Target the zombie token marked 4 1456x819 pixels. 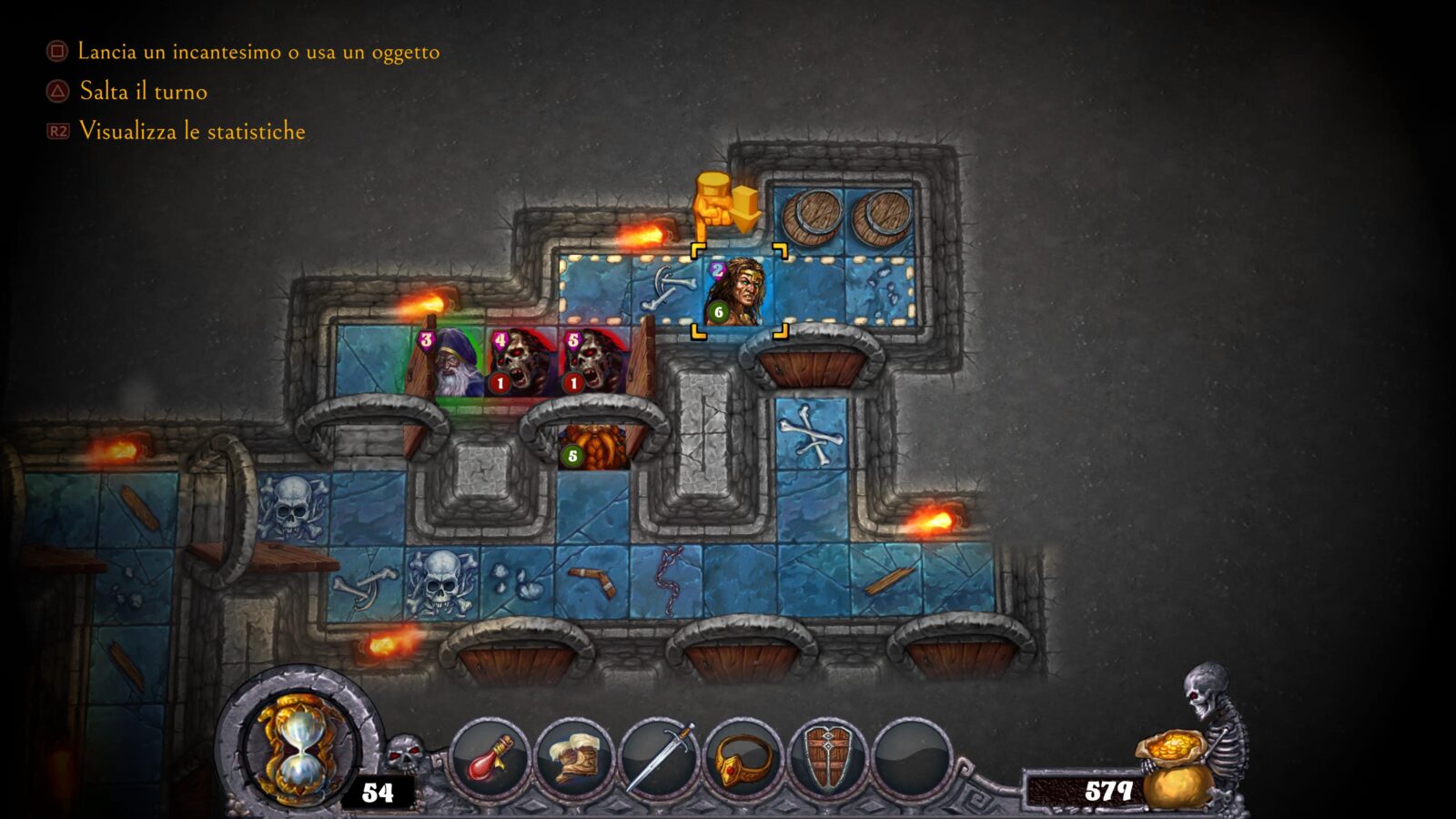[x=521, y=362]
